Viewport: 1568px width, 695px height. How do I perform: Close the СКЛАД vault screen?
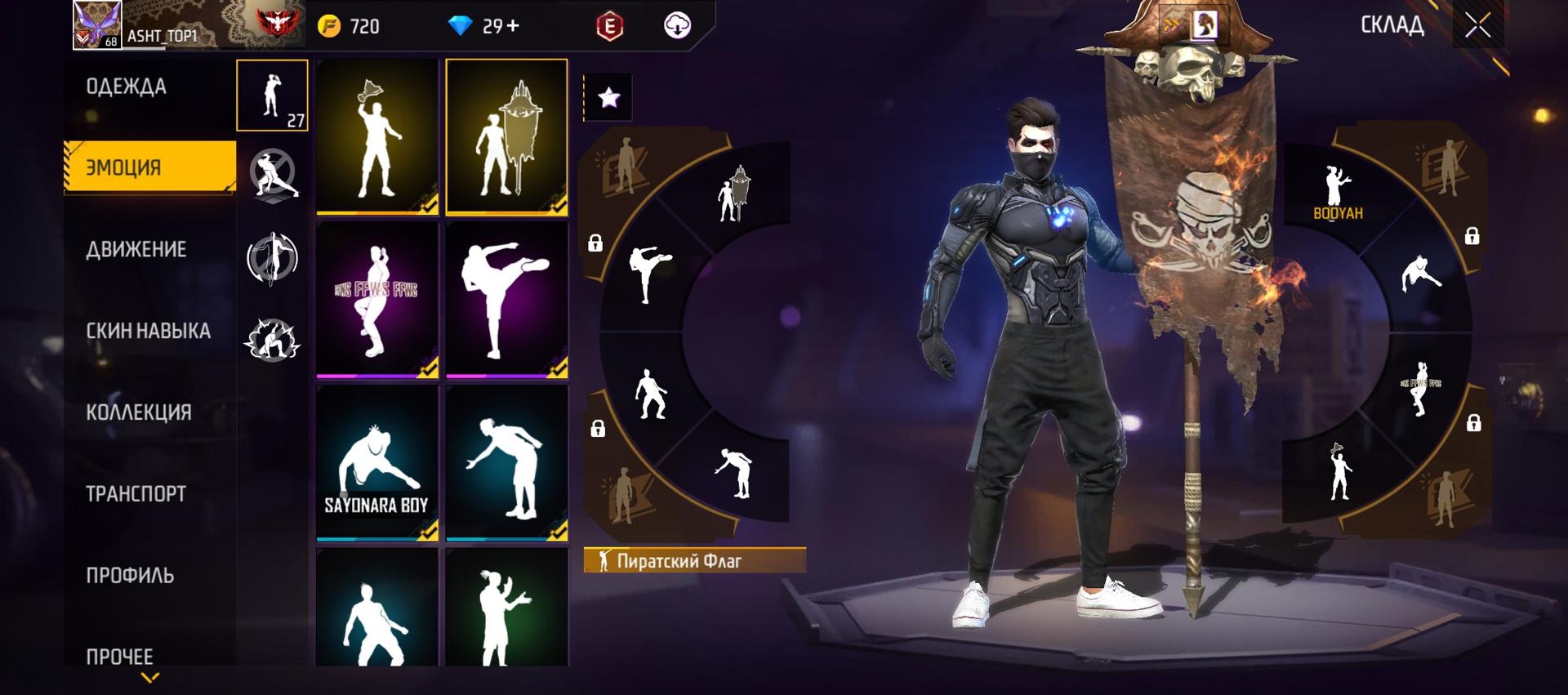(x=1477, y=25)
